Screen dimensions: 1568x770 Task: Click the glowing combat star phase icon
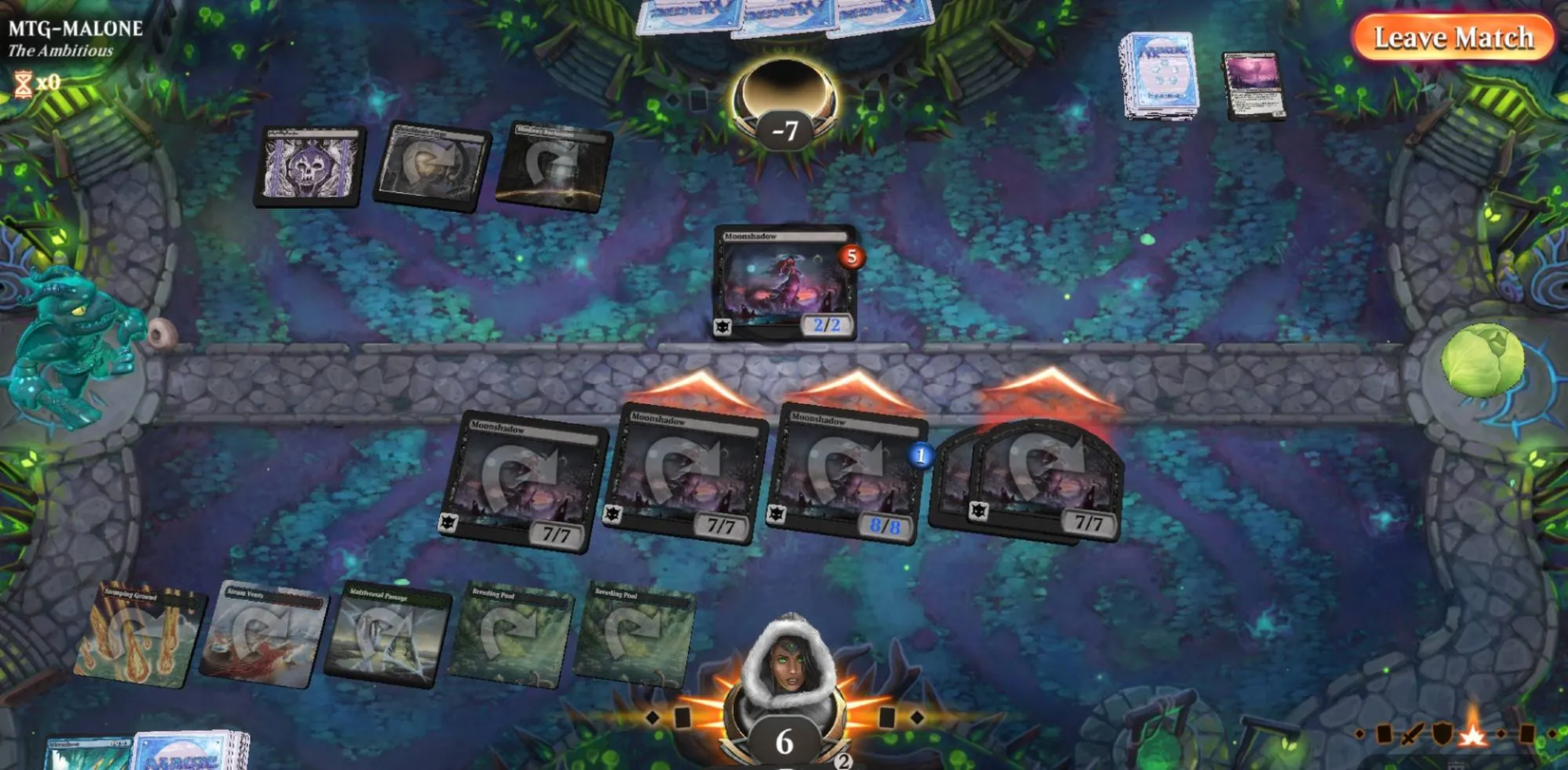click(1472, 734)
